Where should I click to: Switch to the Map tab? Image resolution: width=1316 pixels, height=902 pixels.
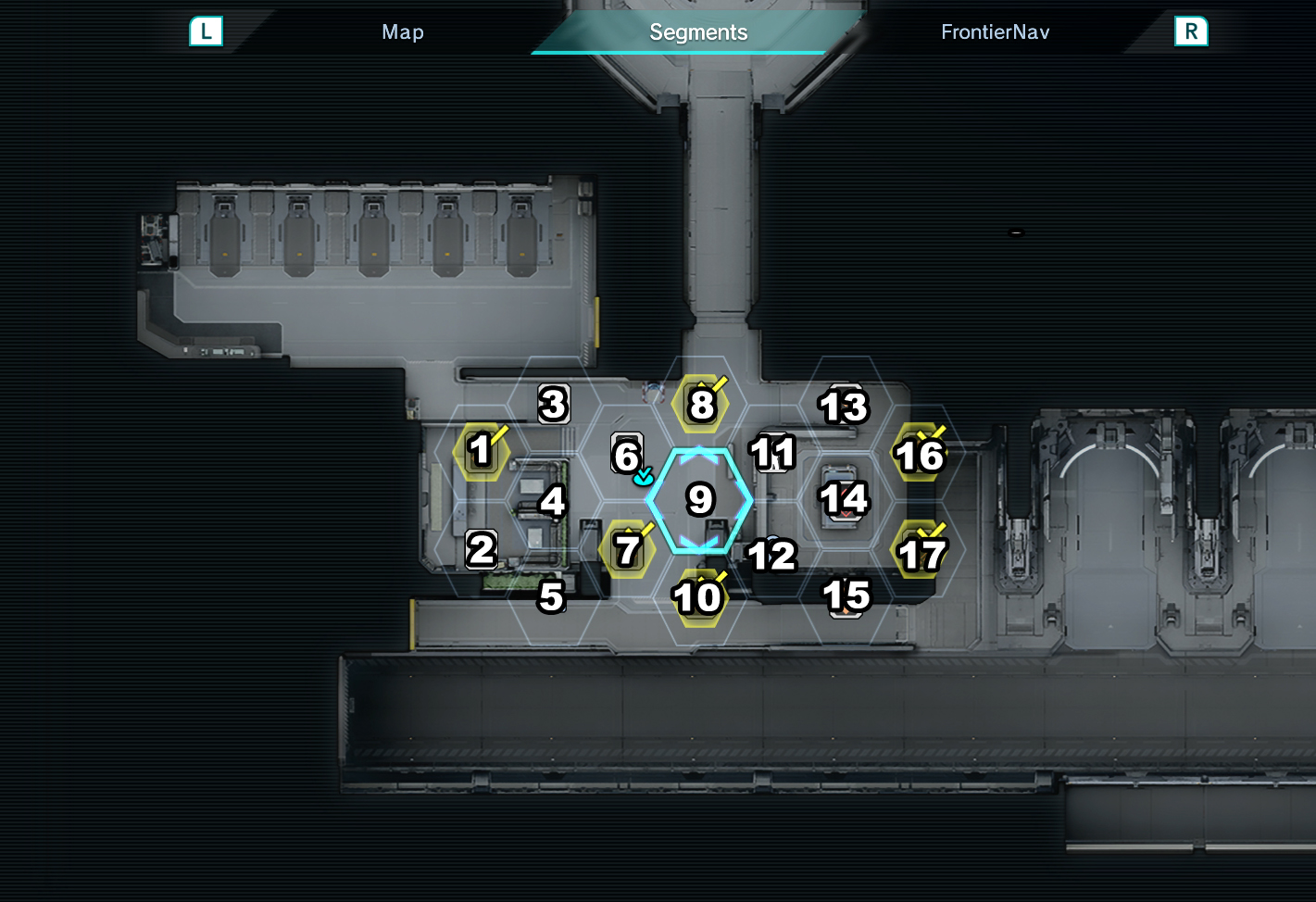(x=403, y=31)
